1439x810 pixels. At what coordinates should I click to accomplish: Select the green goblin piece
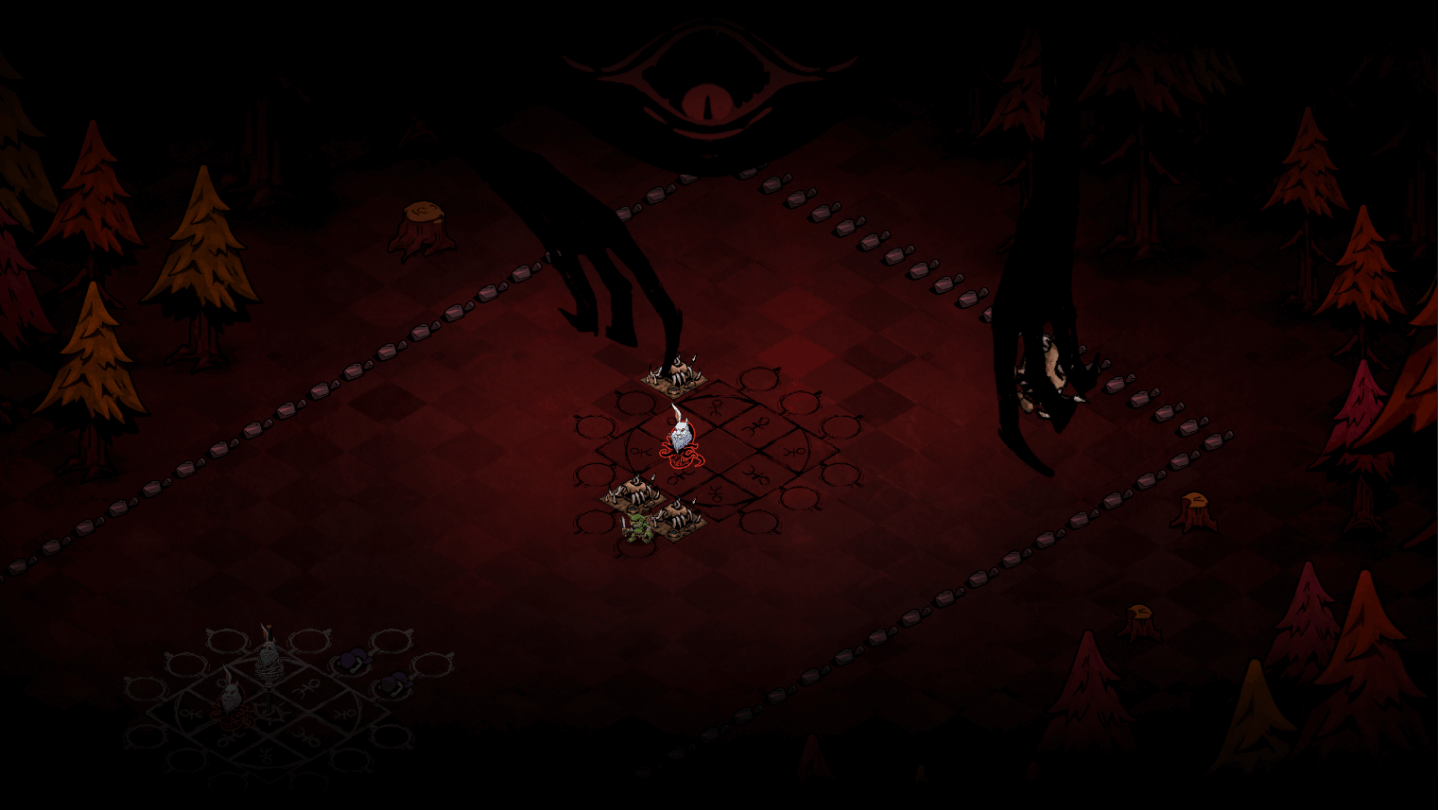(636, 527)
